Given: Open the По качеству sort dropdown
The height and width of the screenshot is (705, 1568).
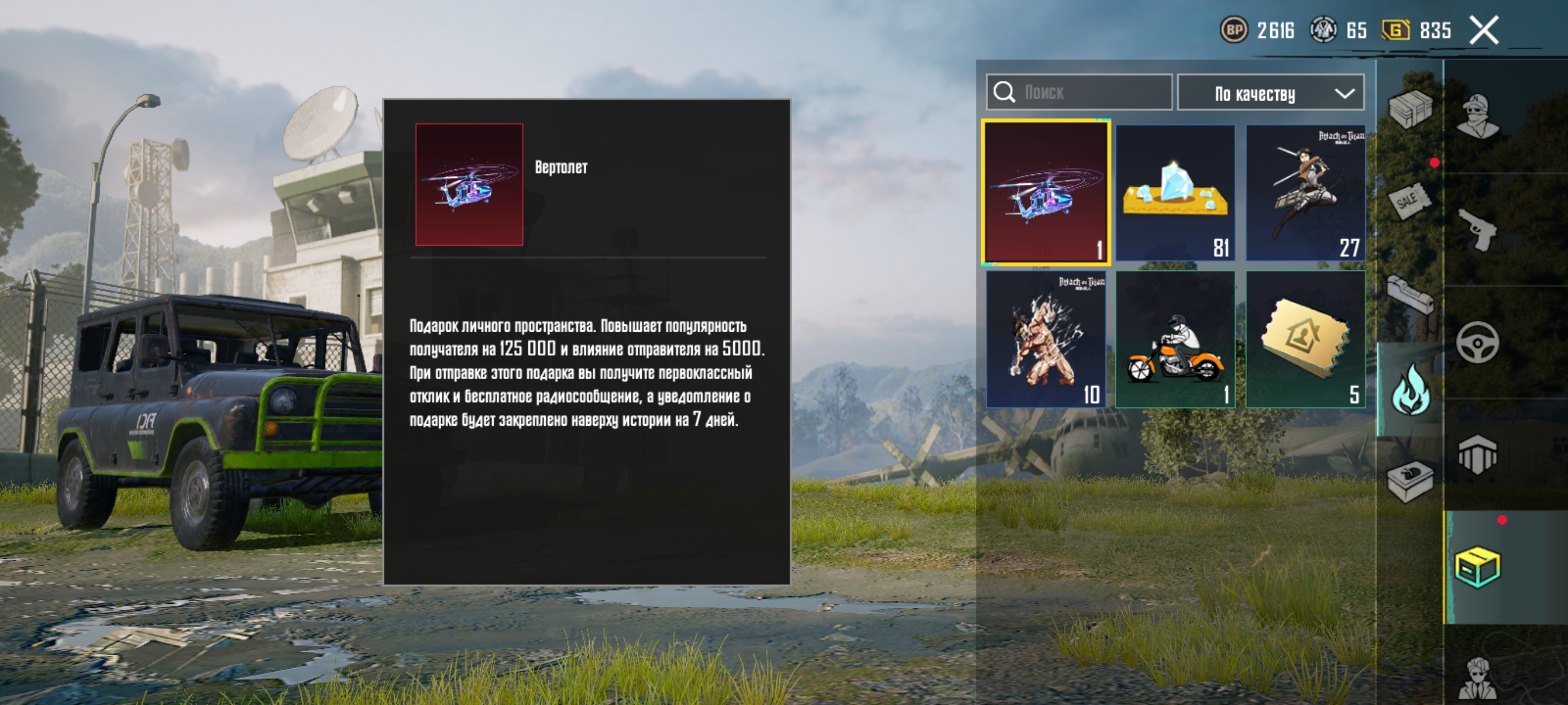Looking at the screenshot, I should click(1270, 92).
